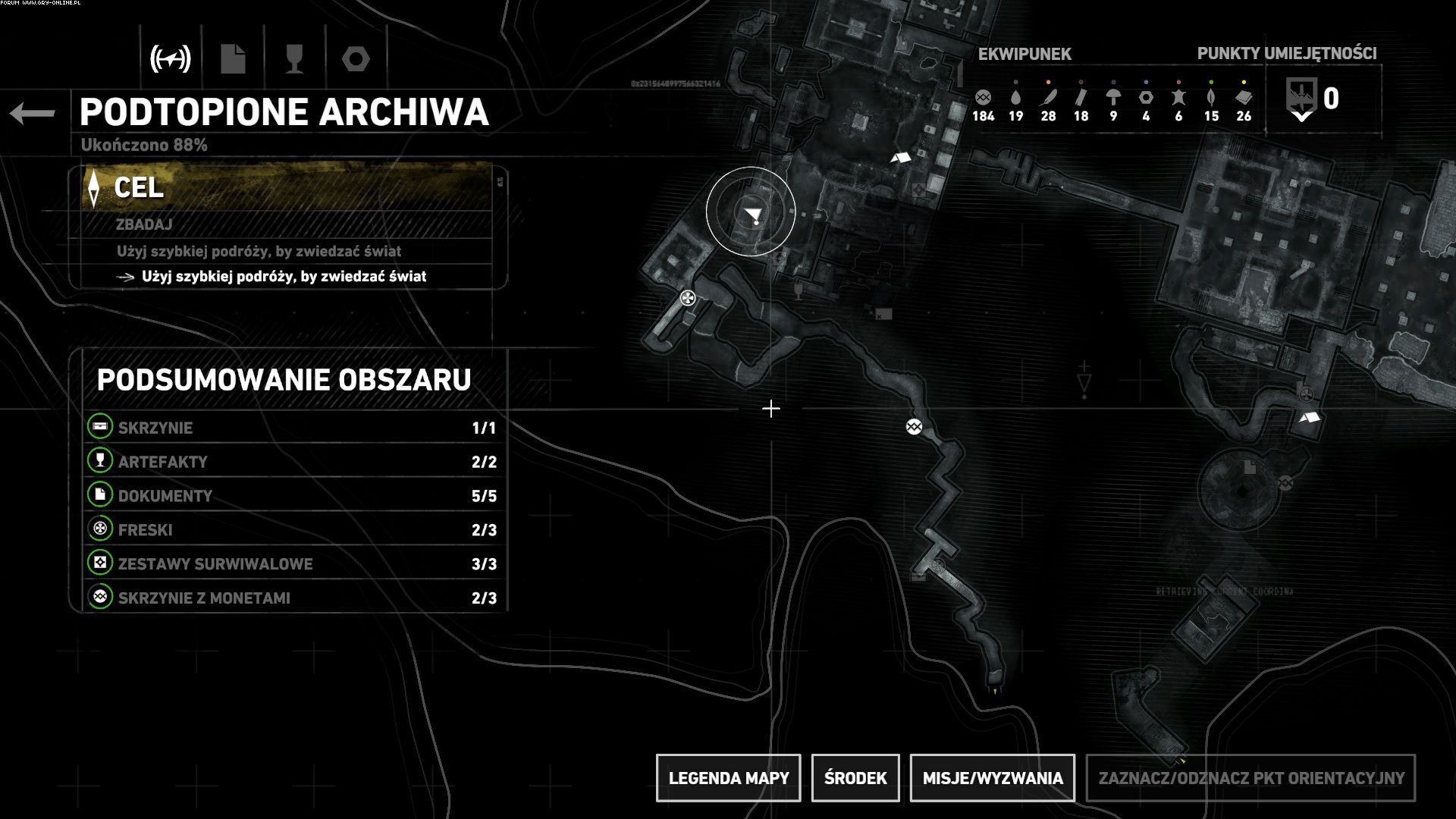
Task: Open the artifacts goblet tab
Action: [294, 58]
